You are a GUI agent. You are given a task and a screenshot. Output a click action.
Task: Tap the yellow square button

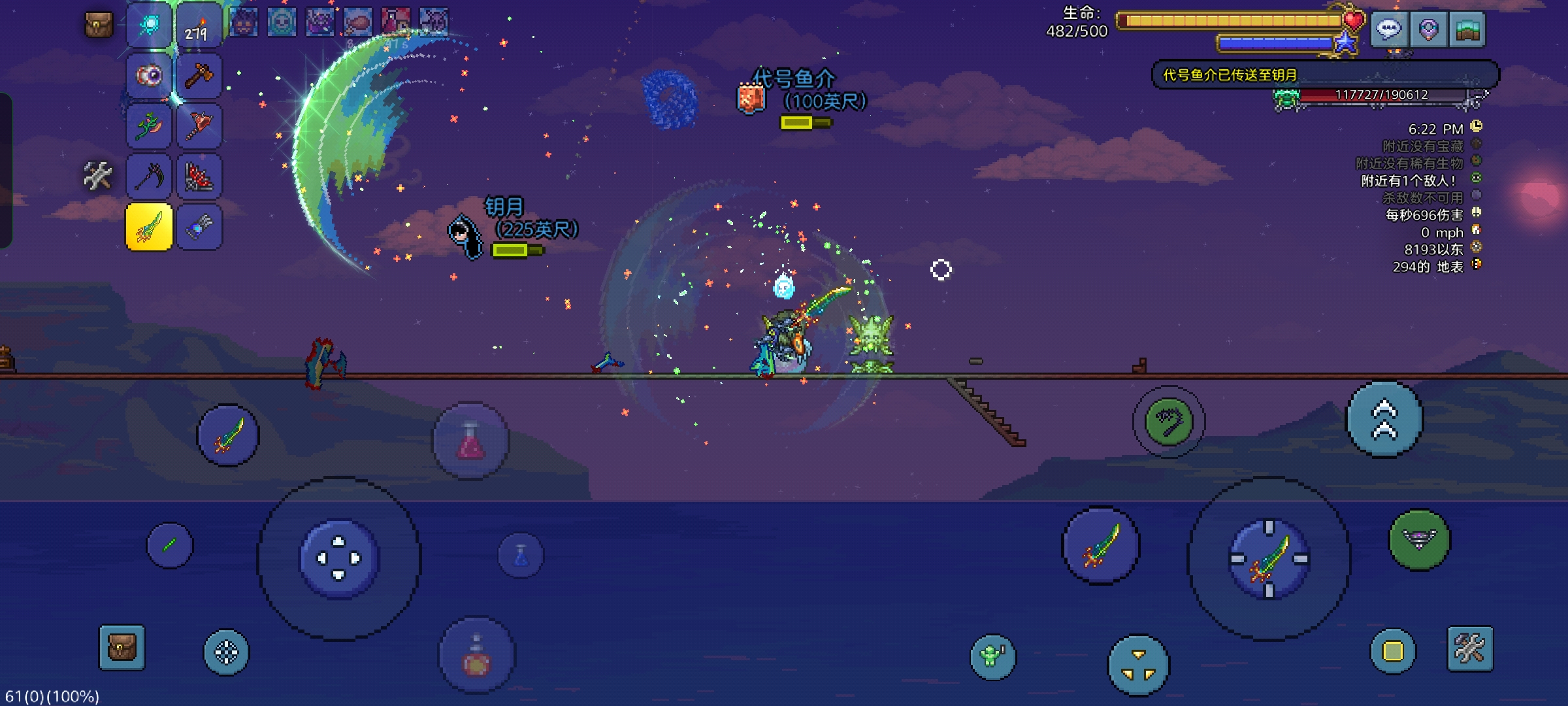1392,651
